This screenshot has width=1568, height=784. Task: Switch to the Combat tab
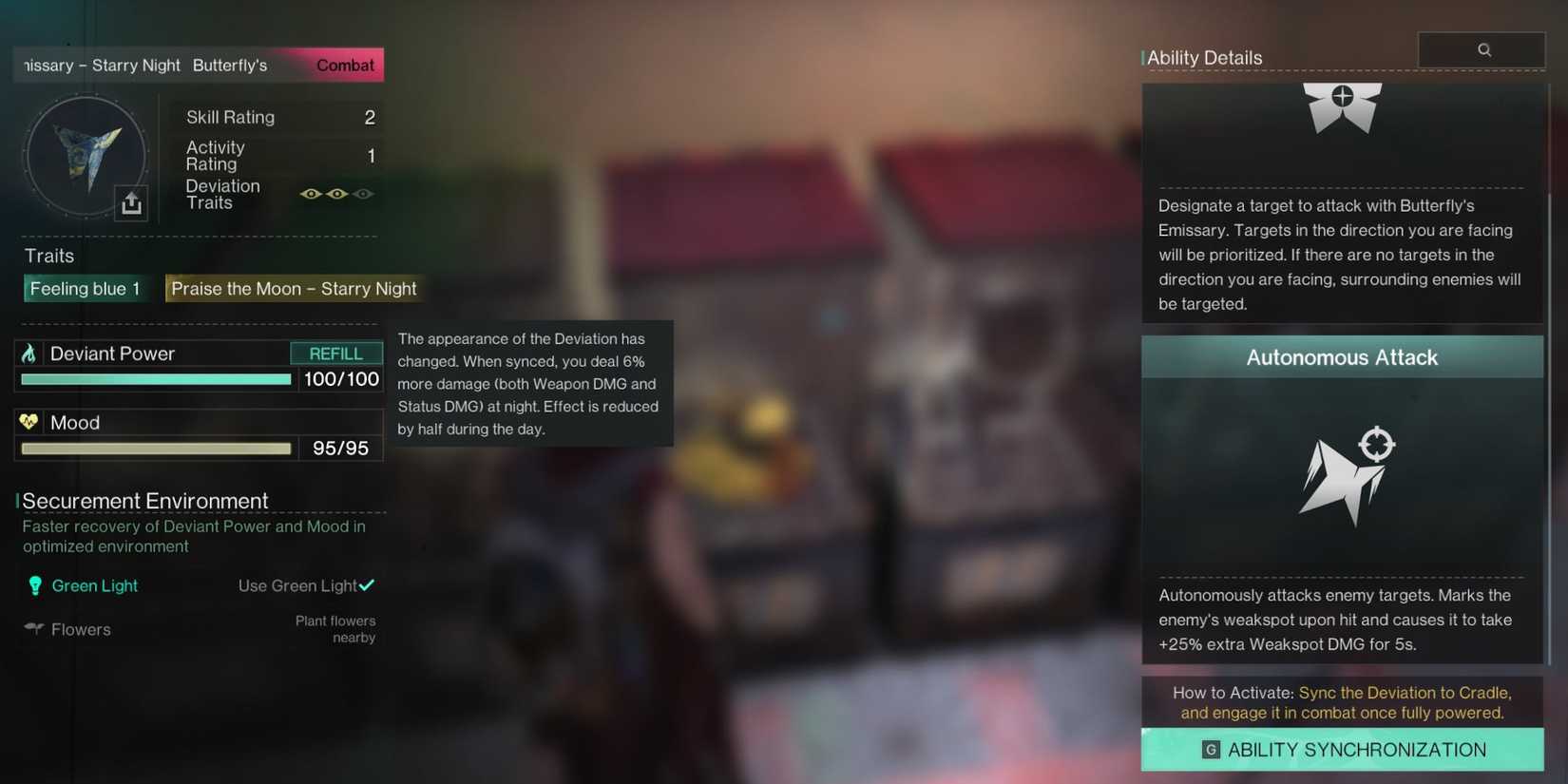coord(344,65)
